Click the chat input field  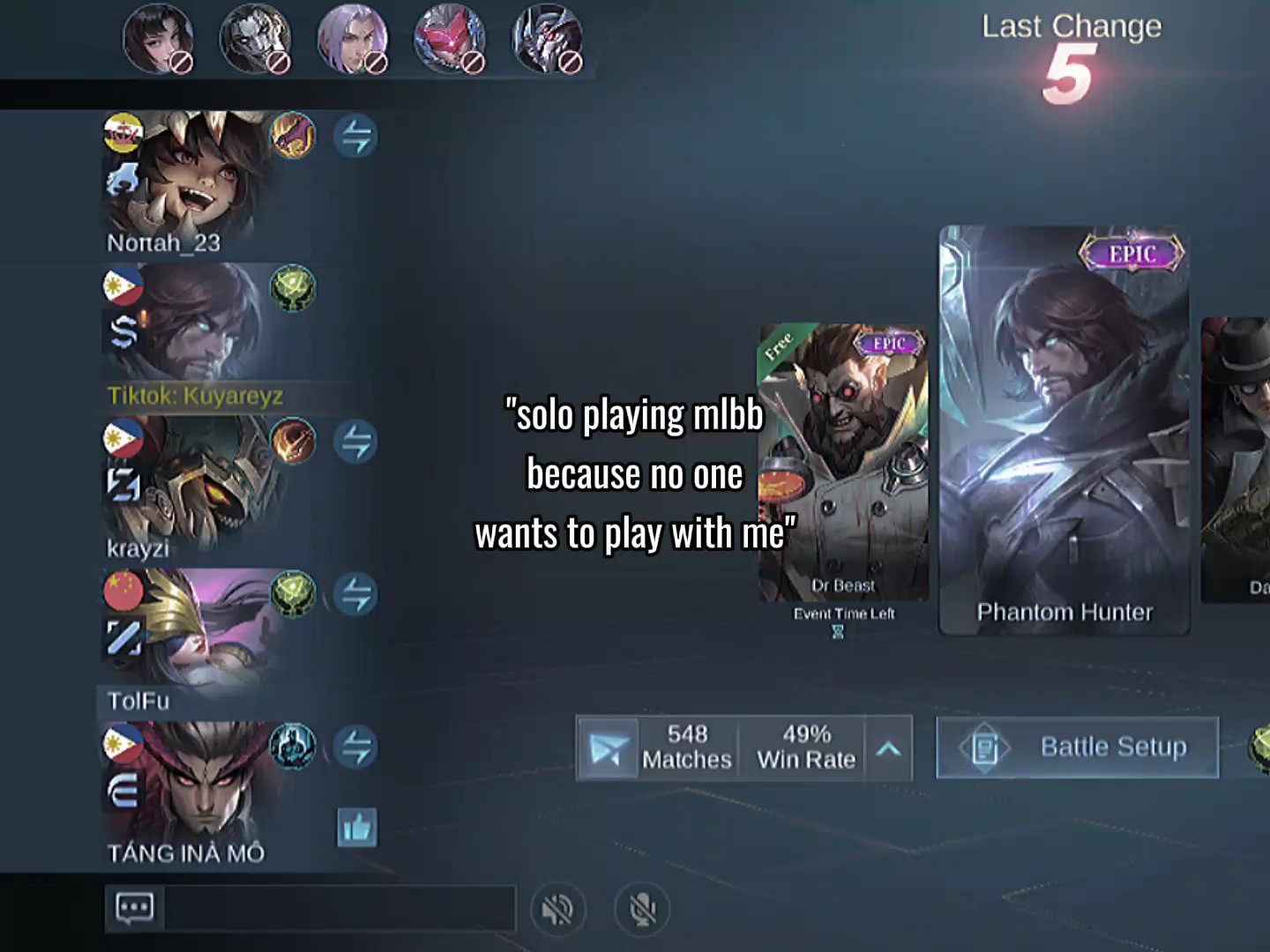(x=339, y=908)
